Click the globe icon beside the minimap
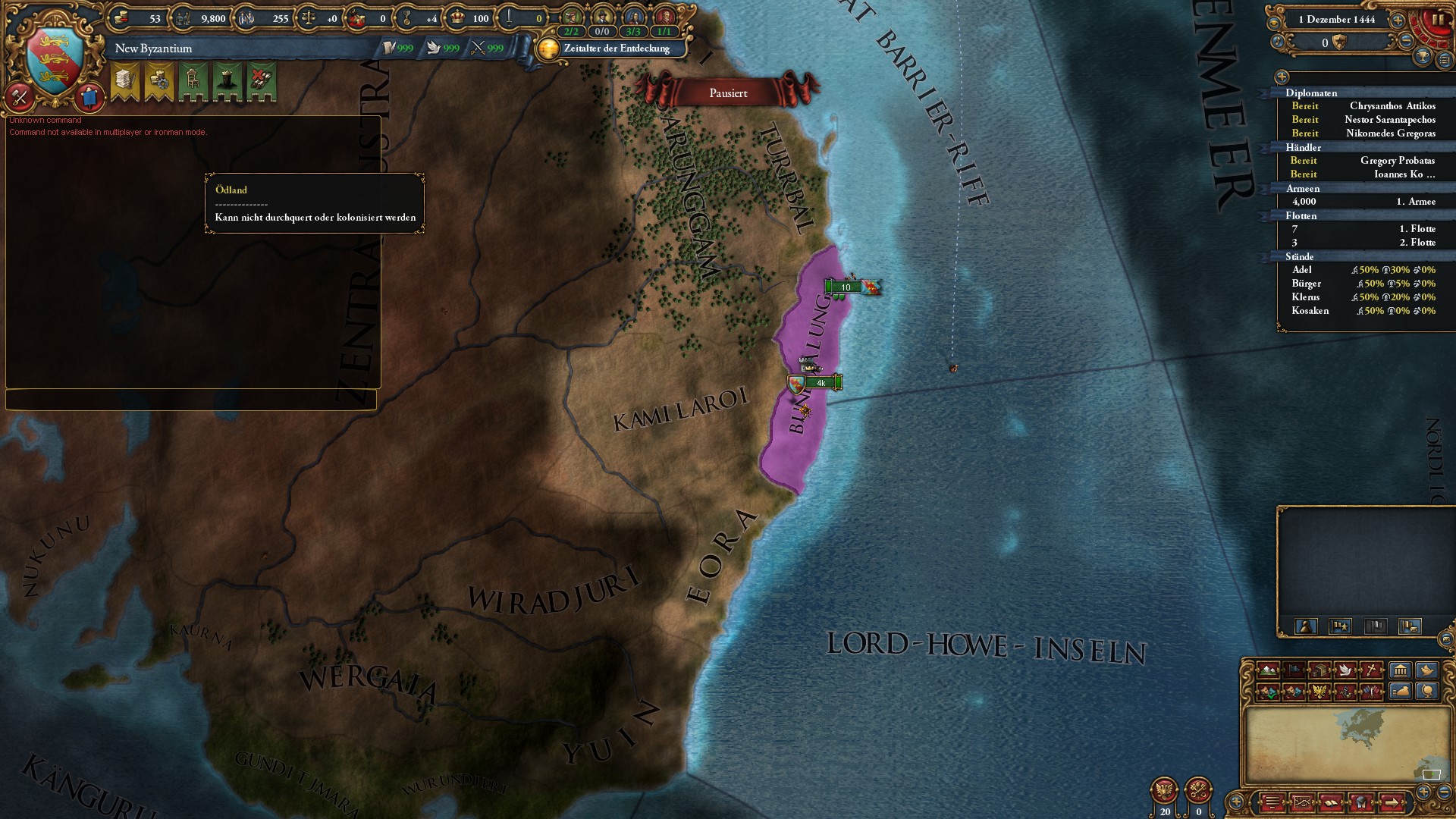The width and height of the screenshot is (1456, 819). pos(1426,692)
